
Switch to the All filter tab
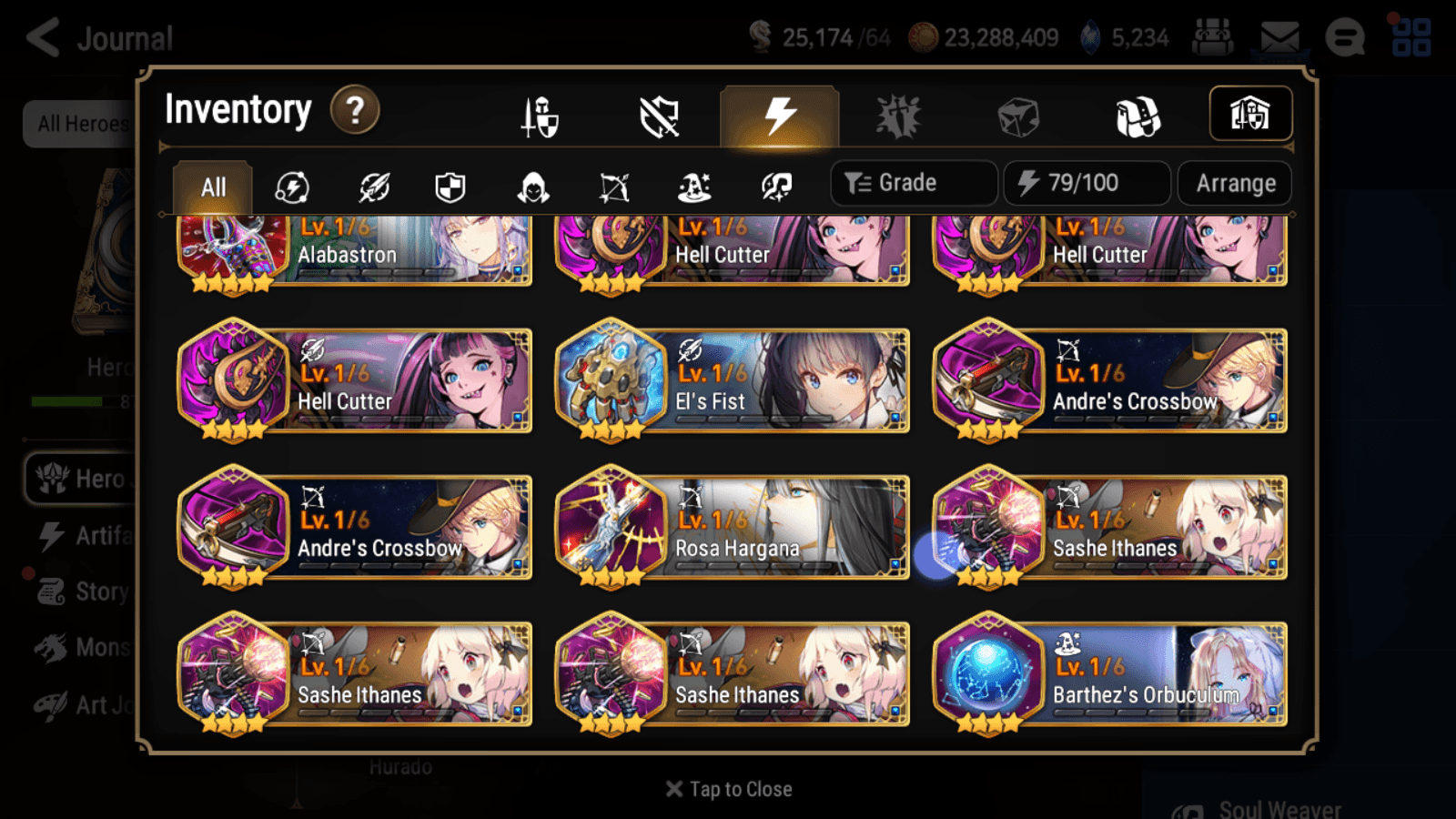(211, 187)
